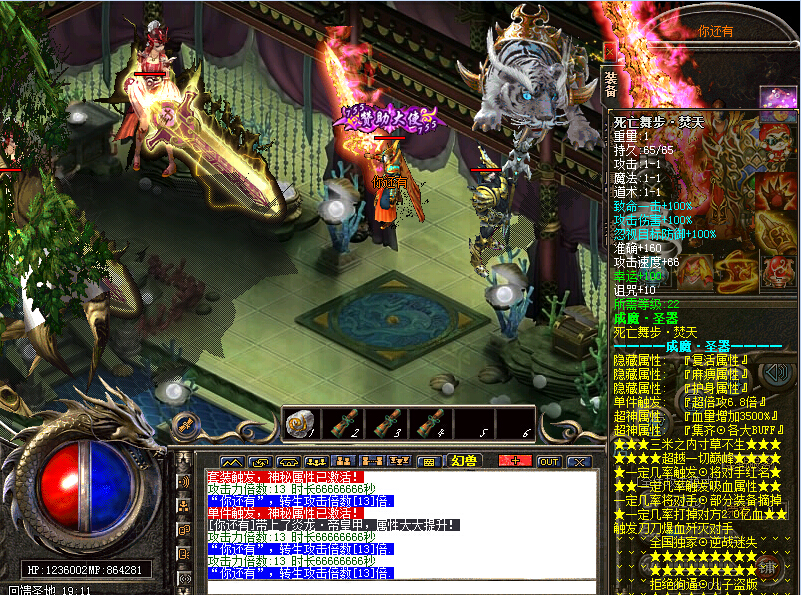Switch to the 装备 equipment tab

tap(610, 85)
